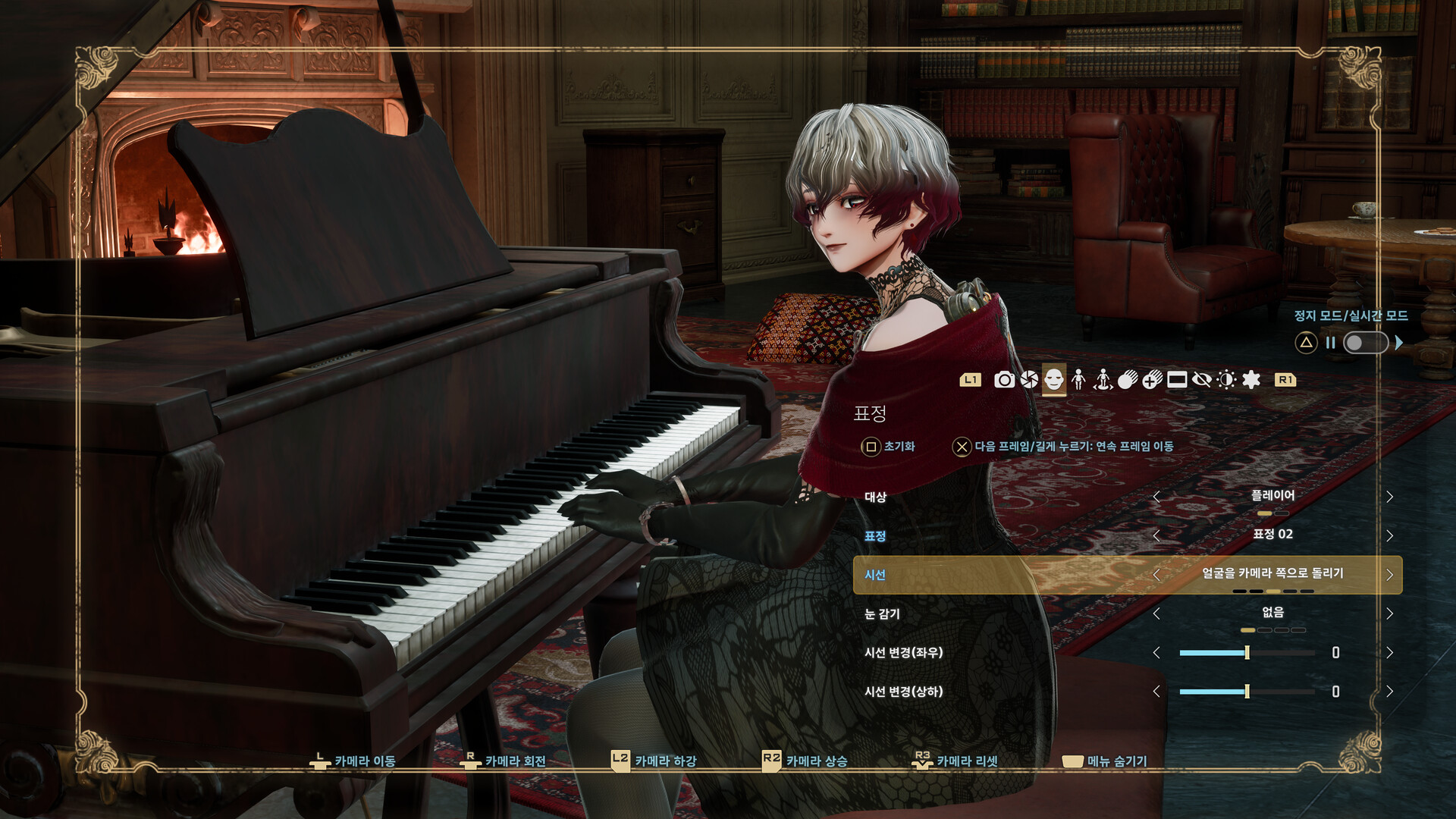Click the body pose mannequin icon
1456x819 pixels.
coord(1078,381)
